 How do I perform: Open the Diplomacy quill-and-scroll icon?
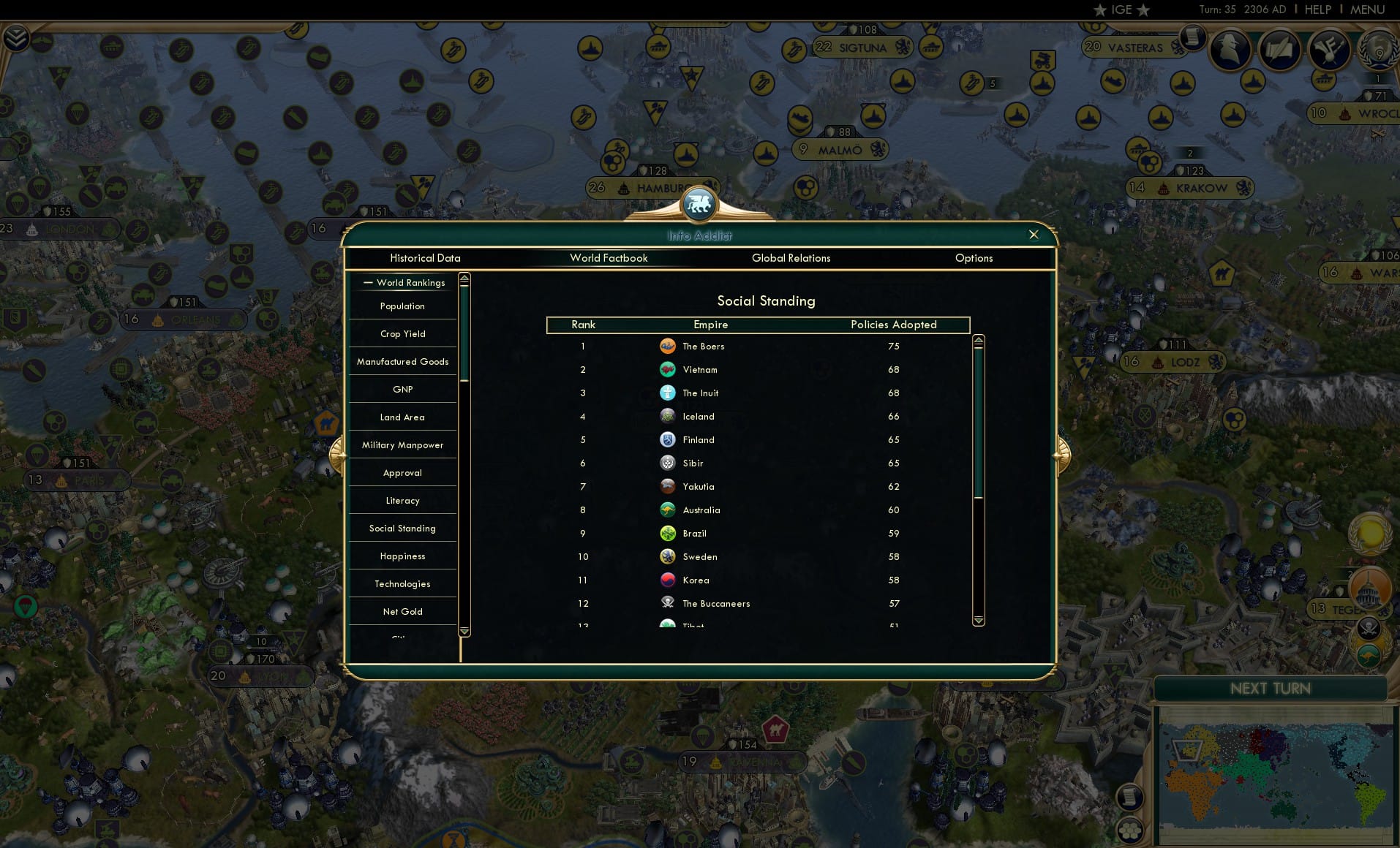click(x=1281, y=49)
